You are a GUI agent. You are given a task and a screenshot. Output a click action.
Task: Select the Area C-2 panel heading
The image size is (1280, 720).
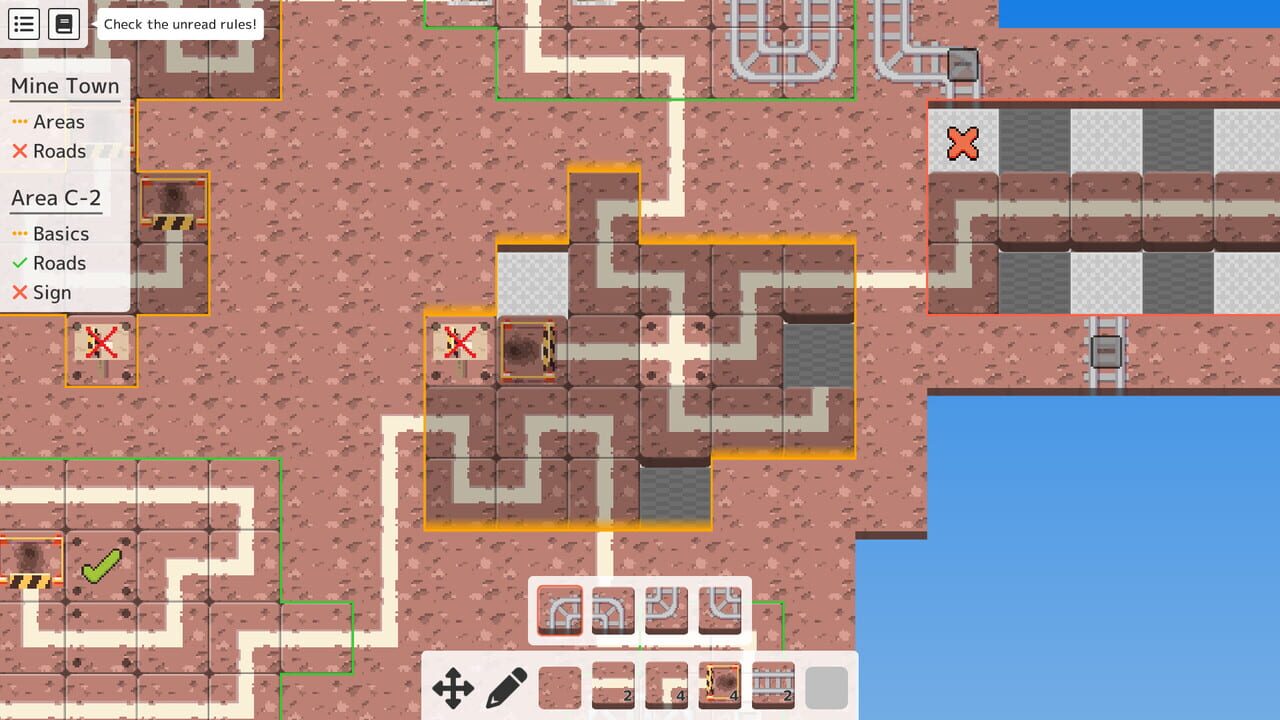56,198
